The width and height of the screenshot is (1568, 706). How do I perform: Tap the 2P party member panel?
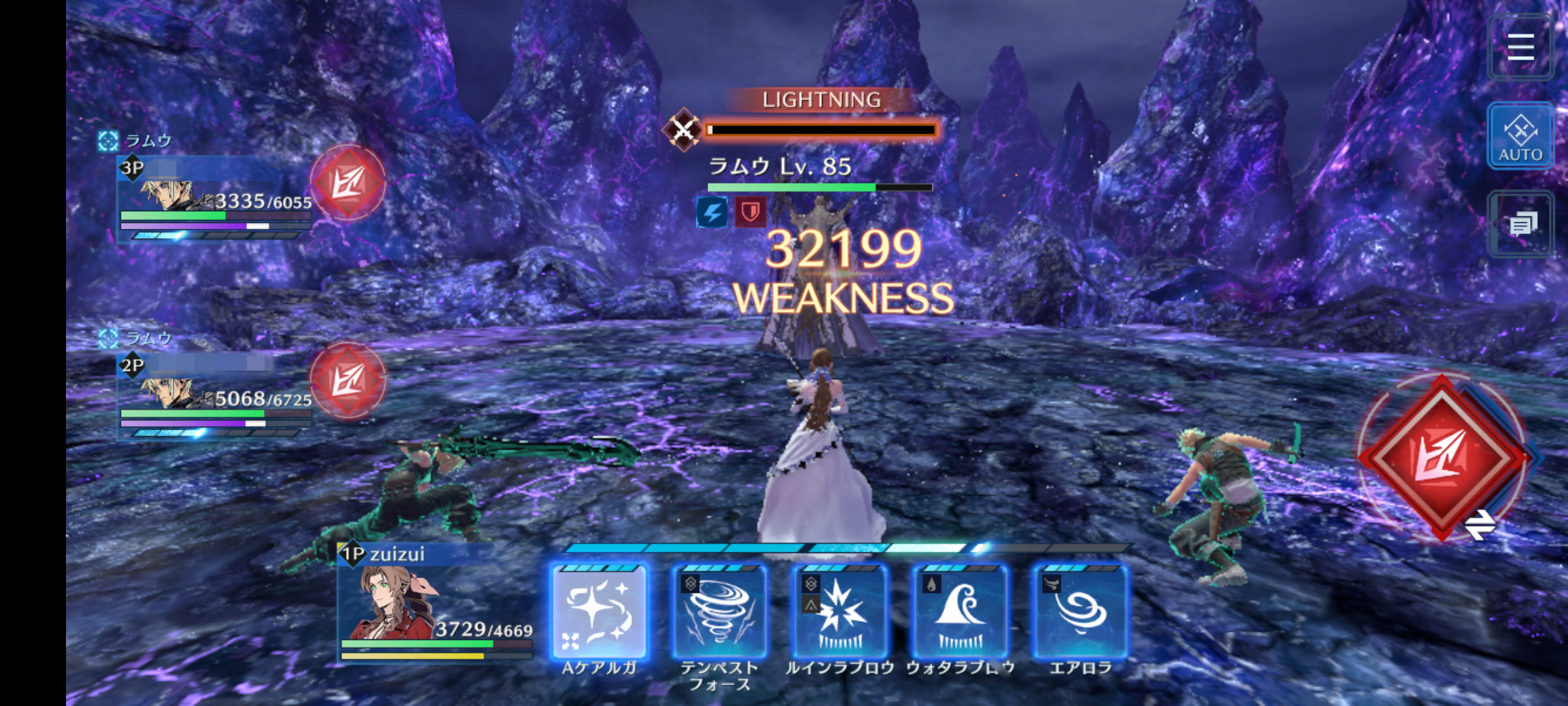(216, 395)
